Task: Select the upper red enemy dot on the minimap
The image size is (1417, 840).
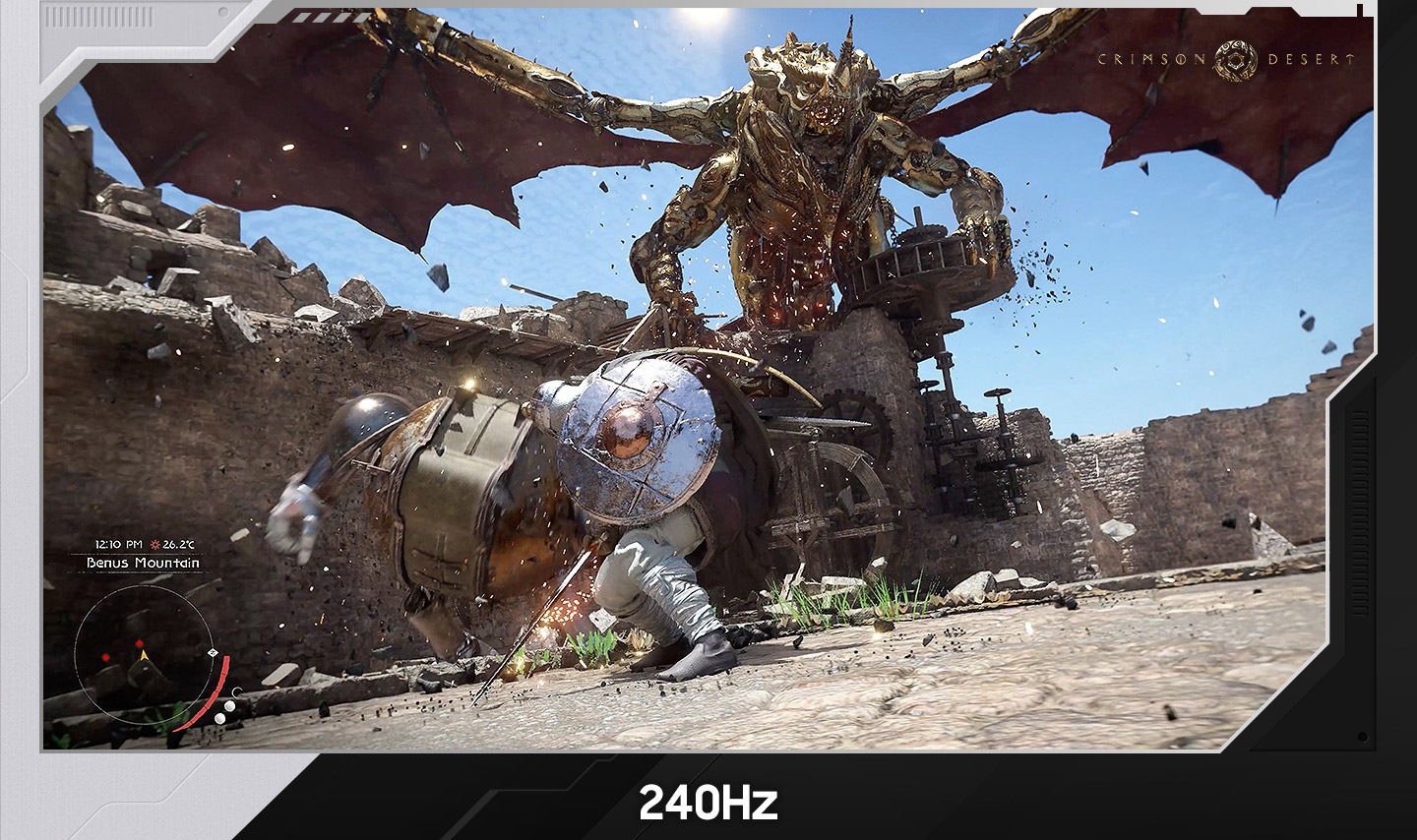Action: [x=140, y=643]
